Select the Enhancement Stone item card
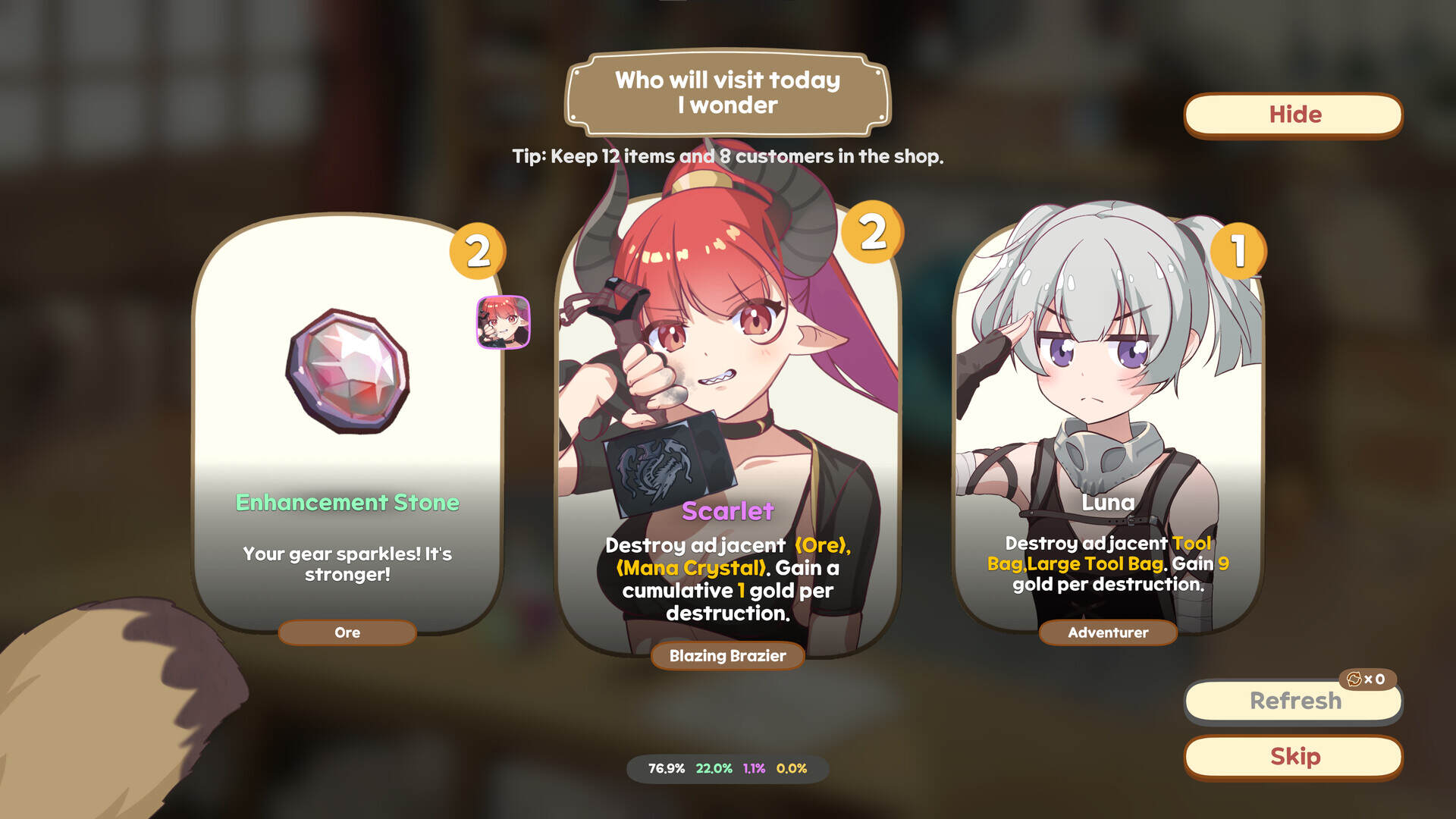 [x=347, y=432]
